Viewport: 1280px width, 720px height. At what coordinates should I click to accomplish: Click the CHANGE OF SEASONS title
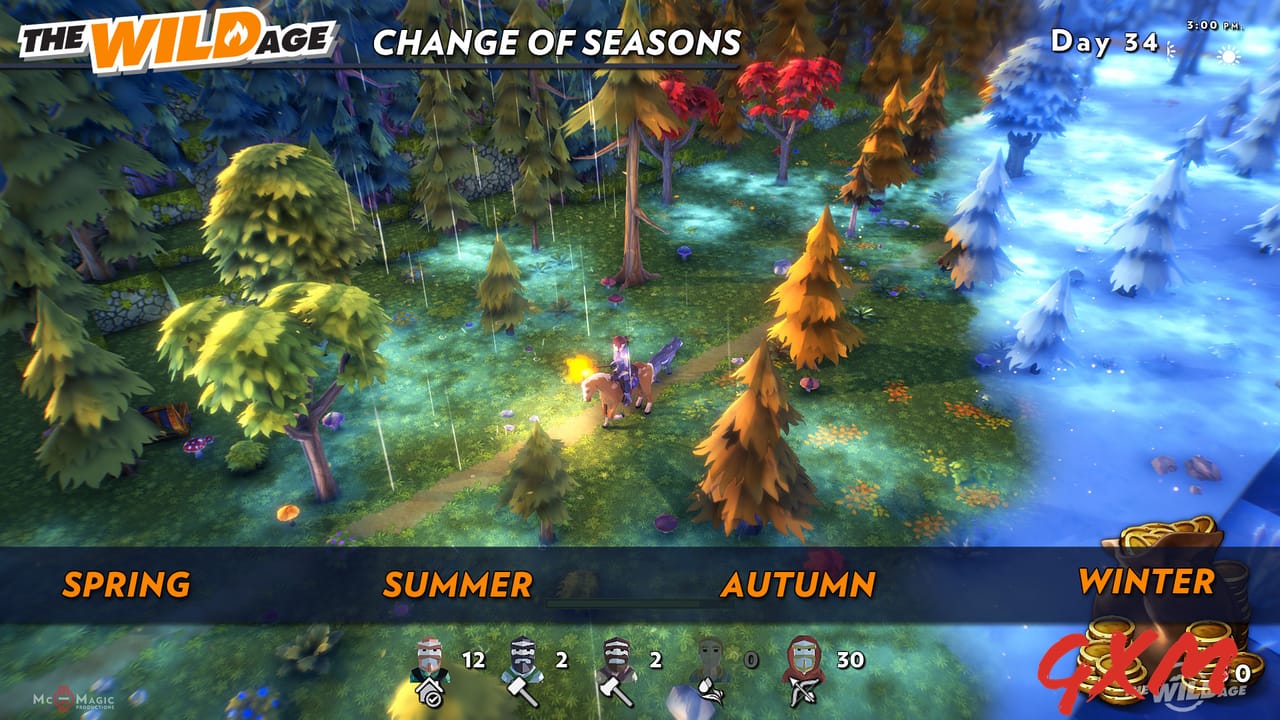pos(557,42)
